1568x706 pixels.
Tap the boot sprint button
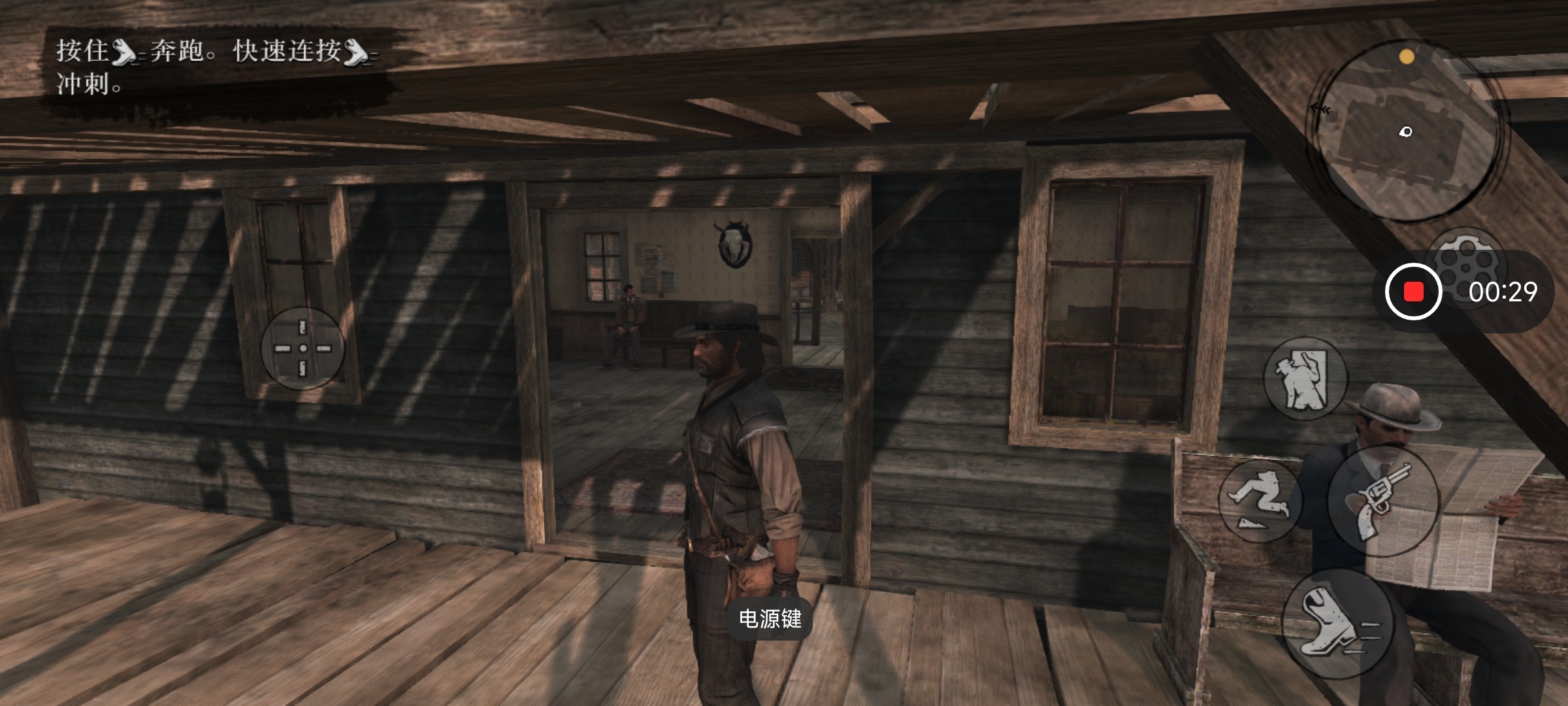(1337, 624)
